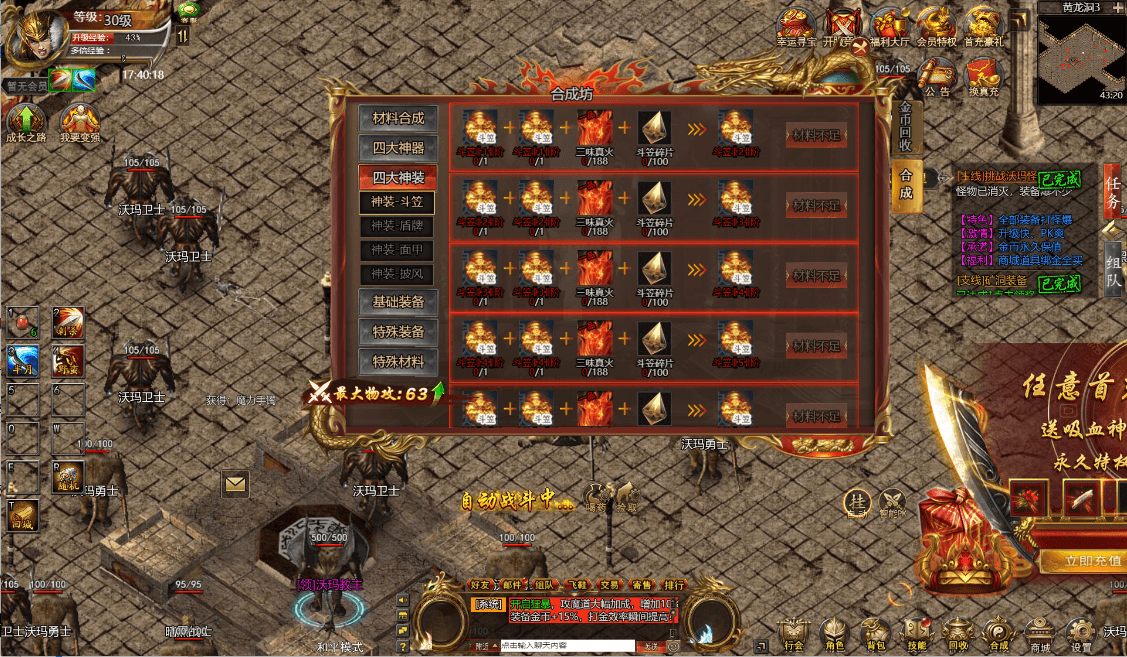Close the 合成坊 crafting window
The height and width of the screenshot is (657, 1127).
coord(858,47)
